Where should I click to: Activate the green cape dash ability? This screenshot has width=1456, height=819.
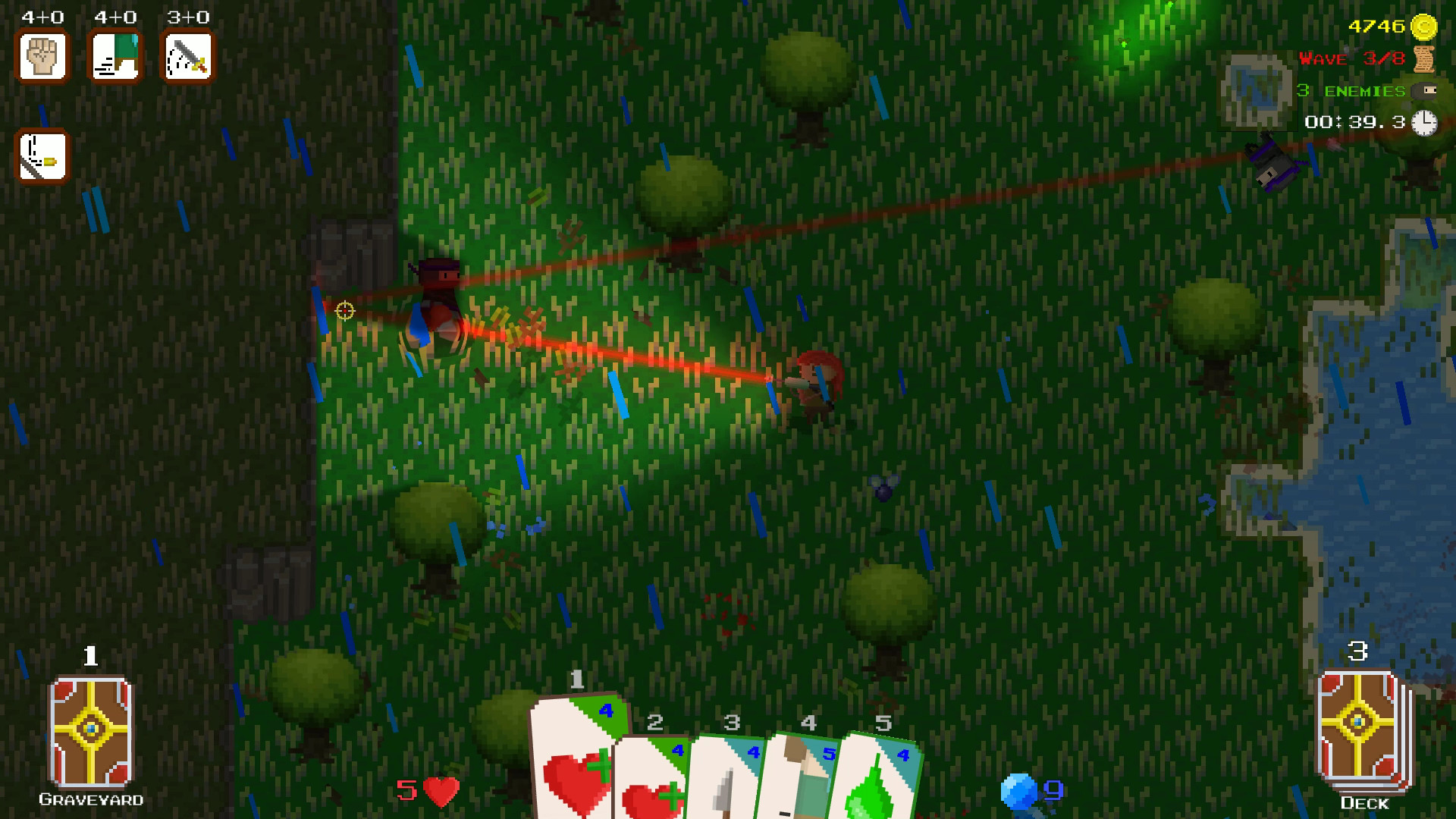tap(115, 57)
